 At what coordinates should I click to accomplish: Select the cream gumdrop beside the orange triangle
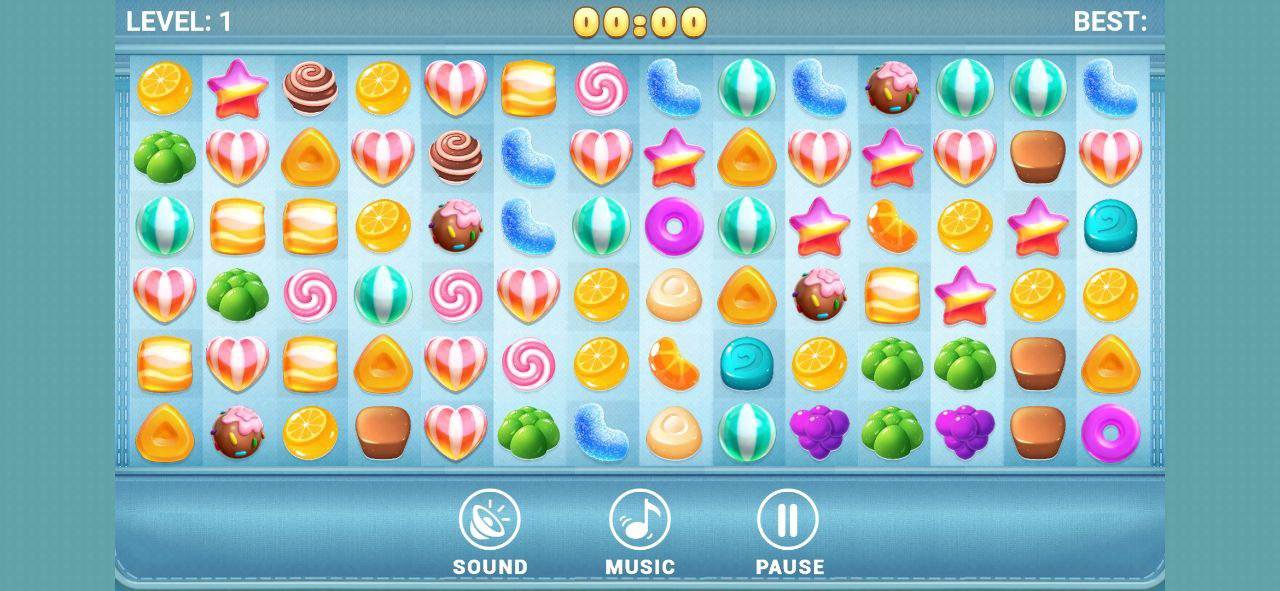point(674,295)
